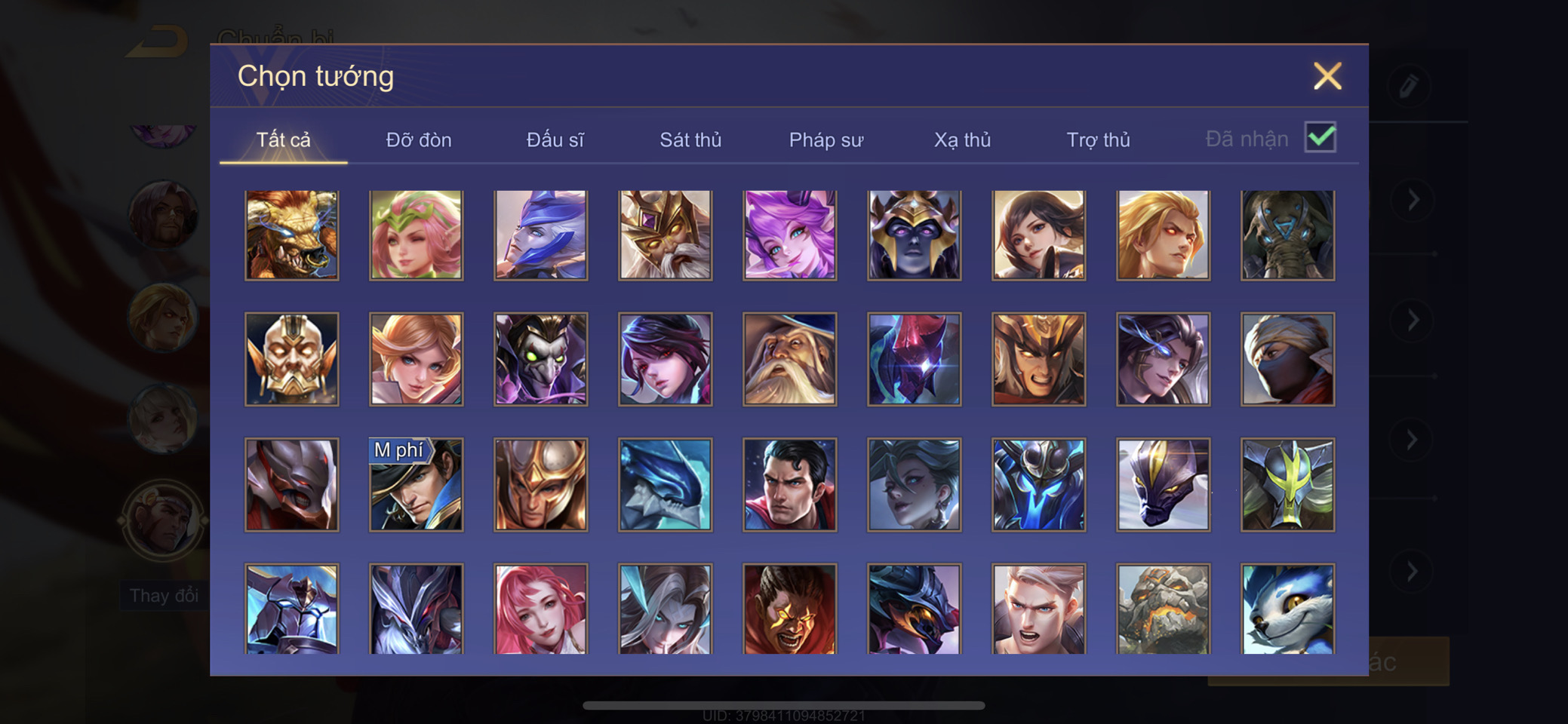This screenshot has width=1568, height=724.
Task: Select the pink-haired elf girl hero
Action: pyautogui.click(x=417, y=235)
